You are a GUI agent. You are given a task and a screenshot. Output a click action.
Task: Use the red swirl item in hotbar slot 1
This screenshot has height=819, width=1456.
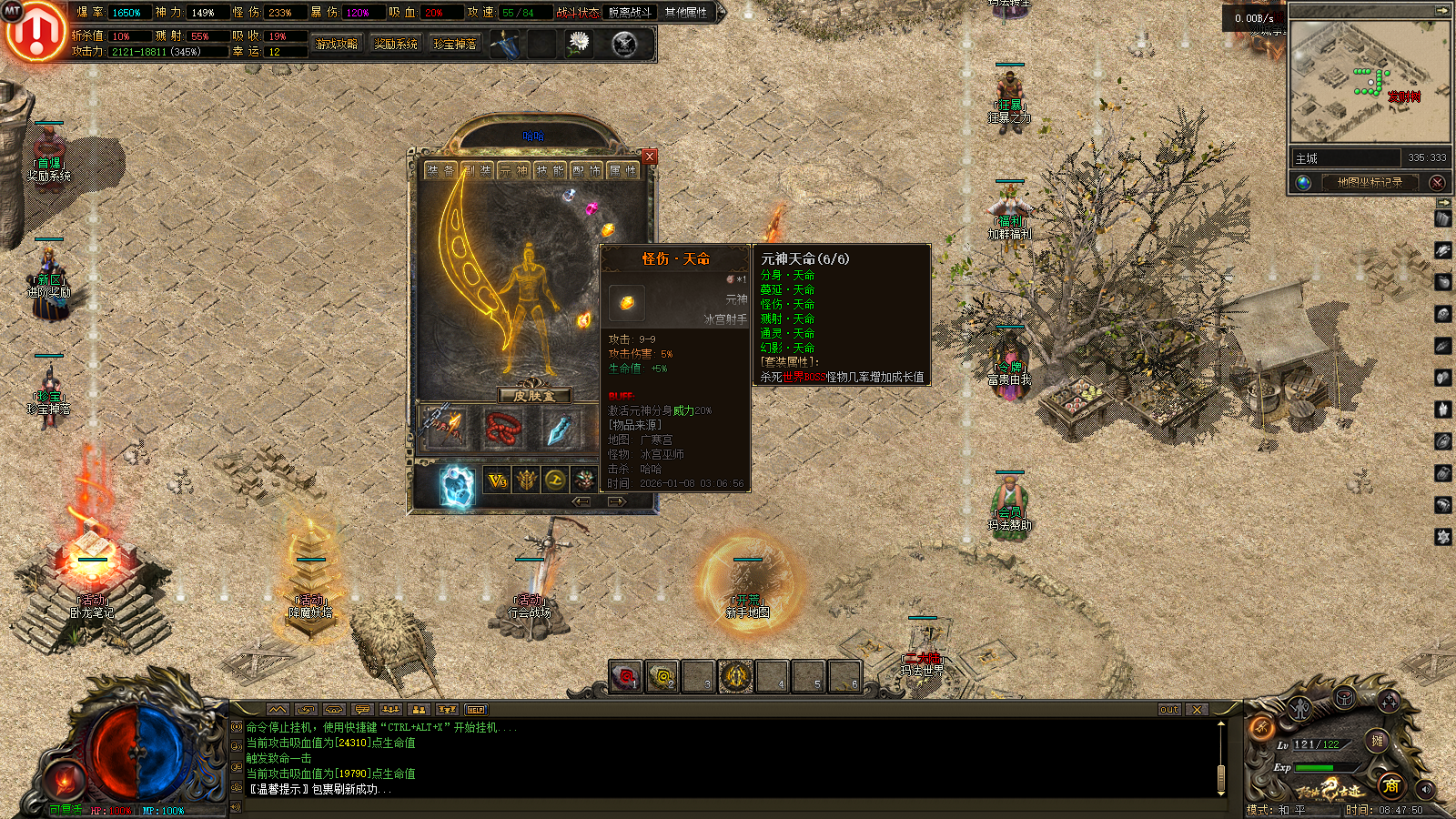click(x=625, y=676)
